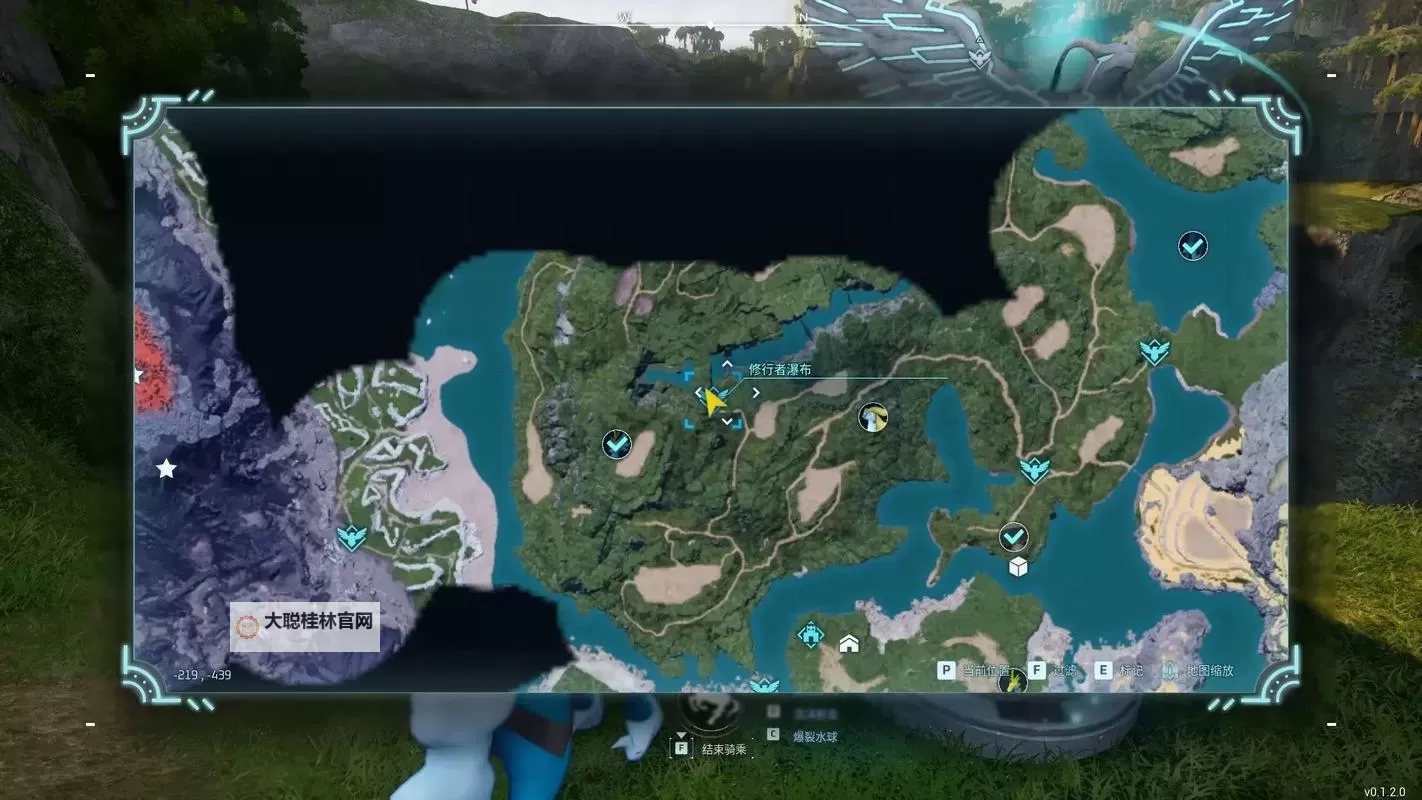The height and width of the screenshot is (800, 1422).
Task: Select the white house base marker
Action: click(849, 643)
